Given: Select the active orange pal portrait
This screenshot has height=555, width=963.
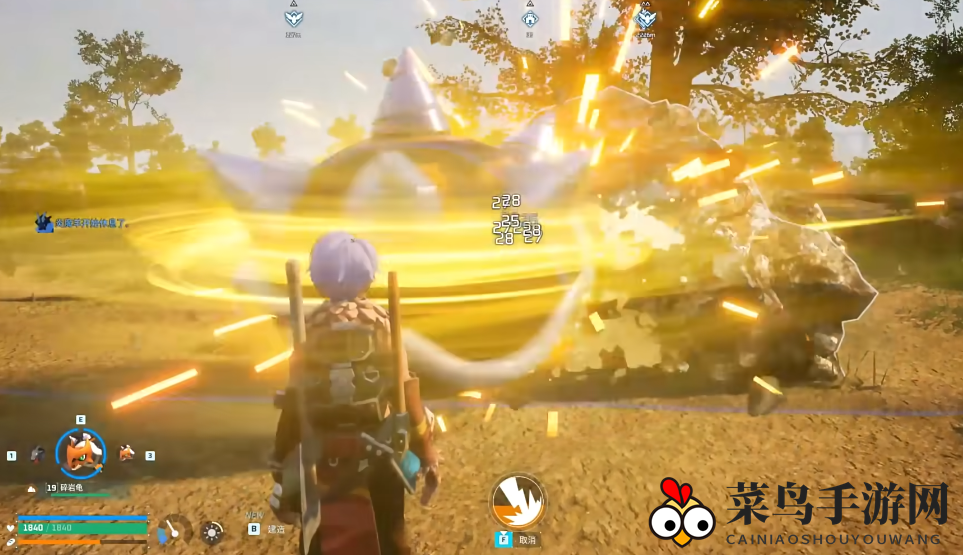Looking at the screenshot, I should click(80, 453).
